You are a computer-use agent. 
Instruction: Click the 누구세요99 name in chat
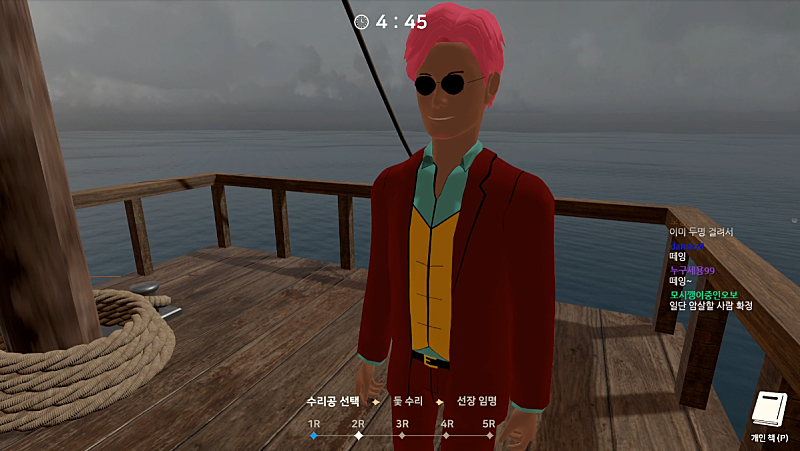[693, 269]
